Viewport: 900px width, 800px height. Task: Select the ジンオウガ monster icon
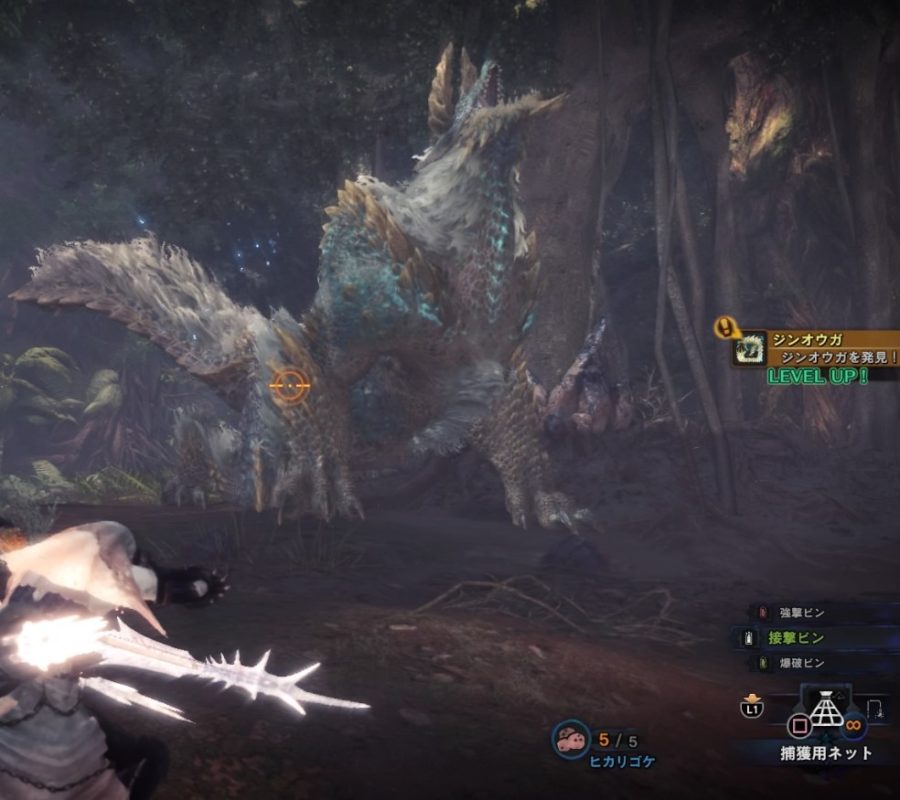coord(749,348)
